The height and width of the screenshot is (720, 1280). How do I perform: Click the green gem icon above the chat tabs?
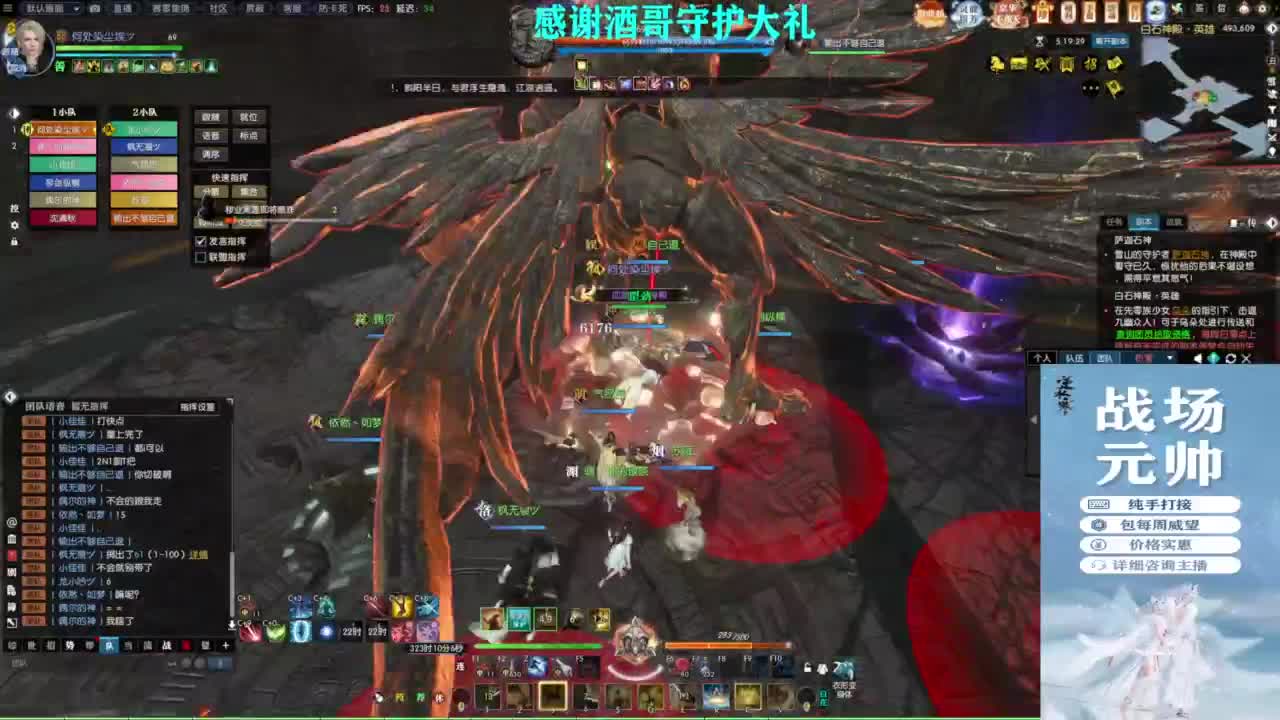click(1215, 357)
